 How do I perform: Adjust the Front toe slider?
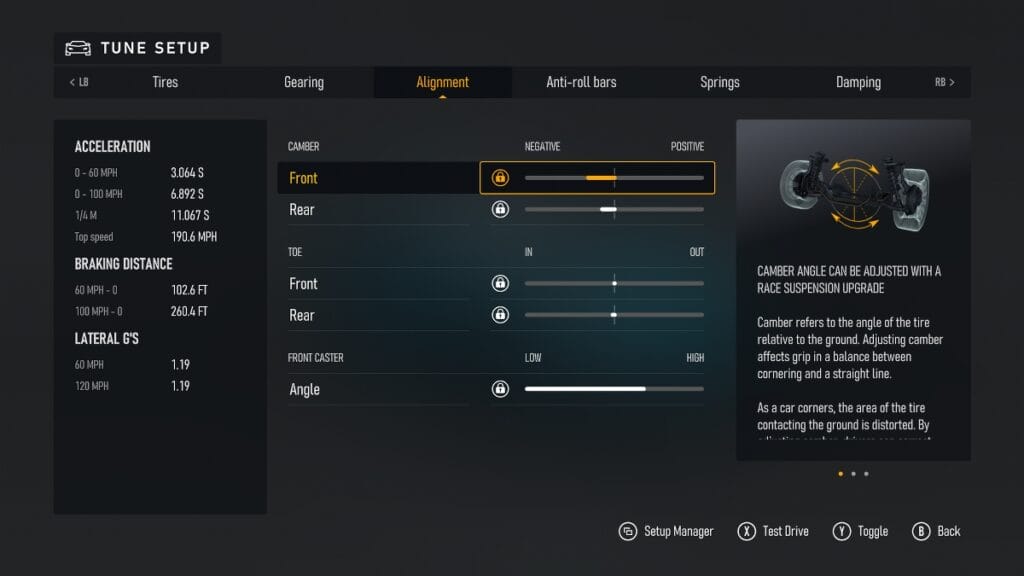click(614, 283)
